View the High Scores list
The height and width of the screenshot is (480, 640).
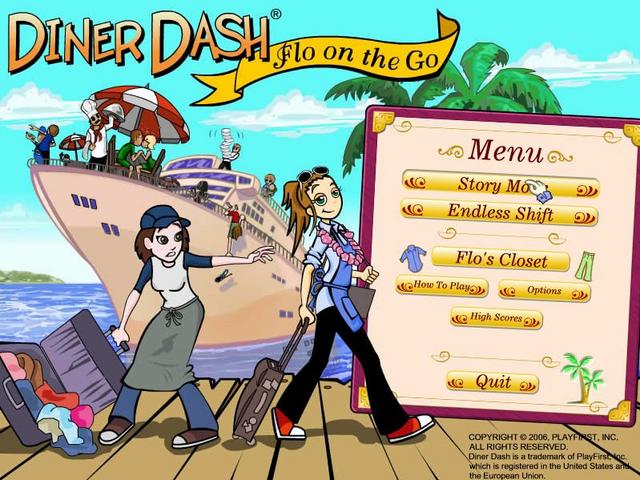pyautogui.click(x=496, y=319)
